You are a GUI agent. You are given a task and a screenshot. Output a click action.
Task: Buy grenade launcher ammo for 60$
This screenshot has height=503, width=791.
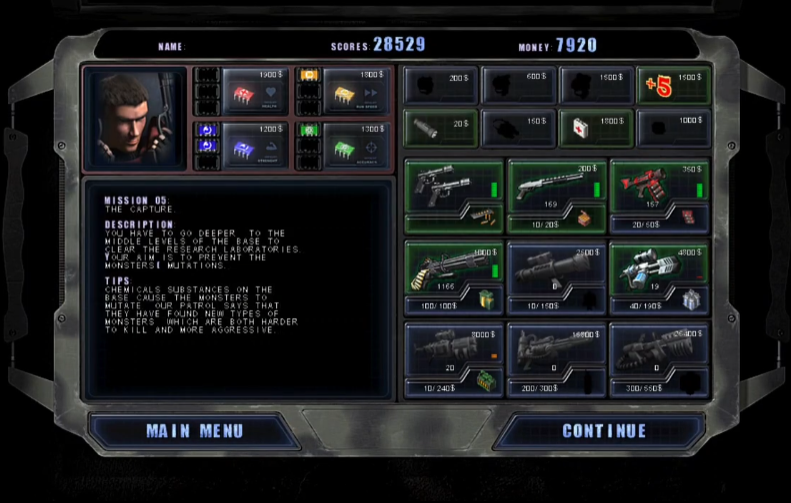(x=659, y=224)
